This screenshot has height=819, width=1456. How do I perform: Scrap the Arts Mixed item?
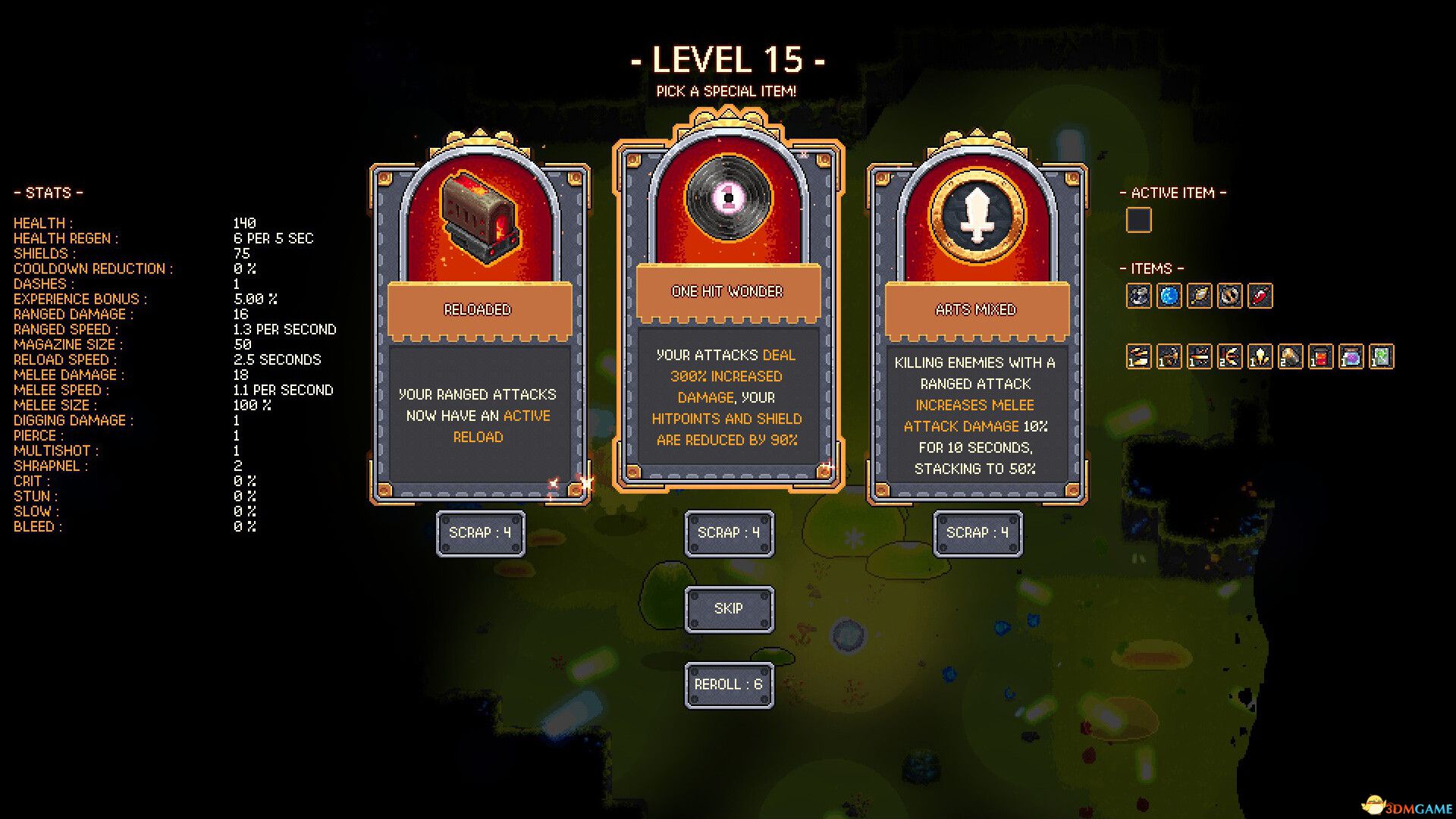(977, 533)
